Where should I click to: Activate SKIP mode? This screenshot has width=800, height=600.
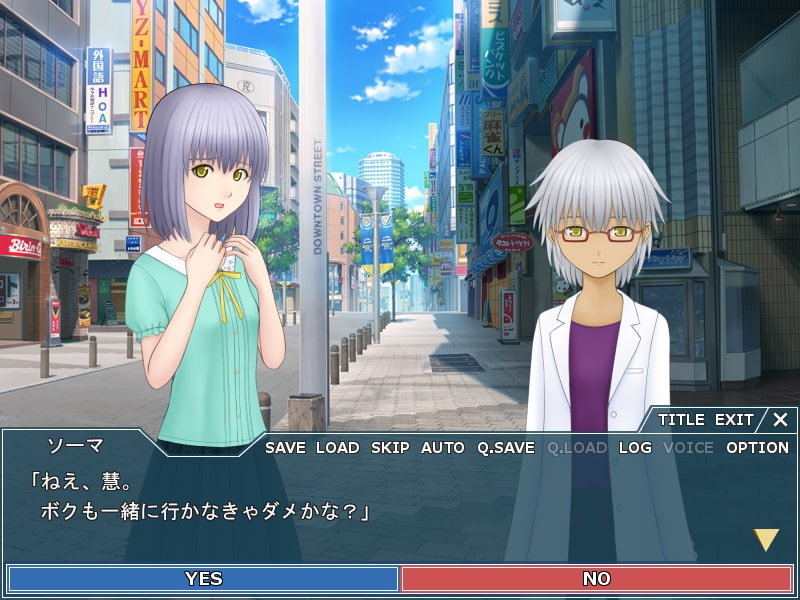[x=390, y=448]
